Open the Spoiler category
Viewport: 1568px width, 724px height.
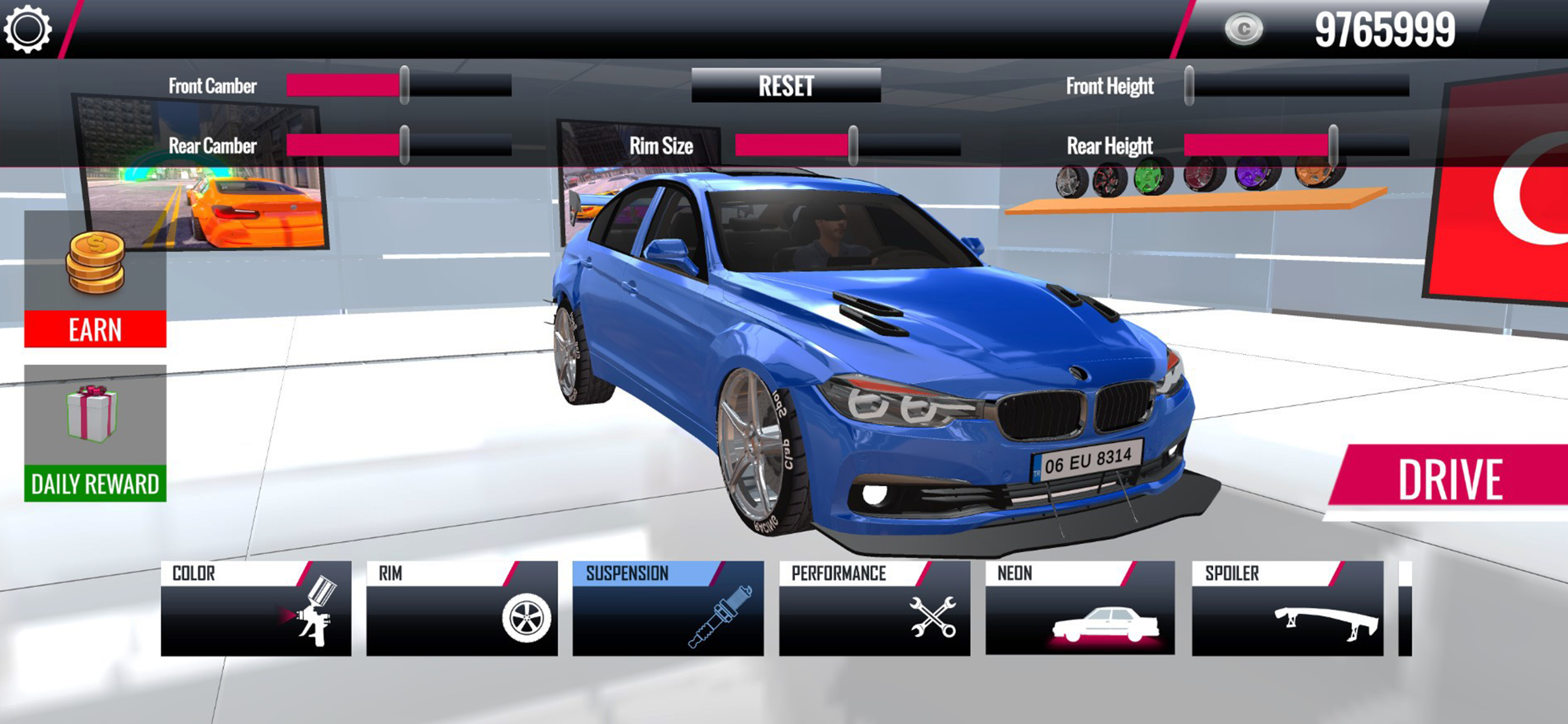pos(1287,609)
